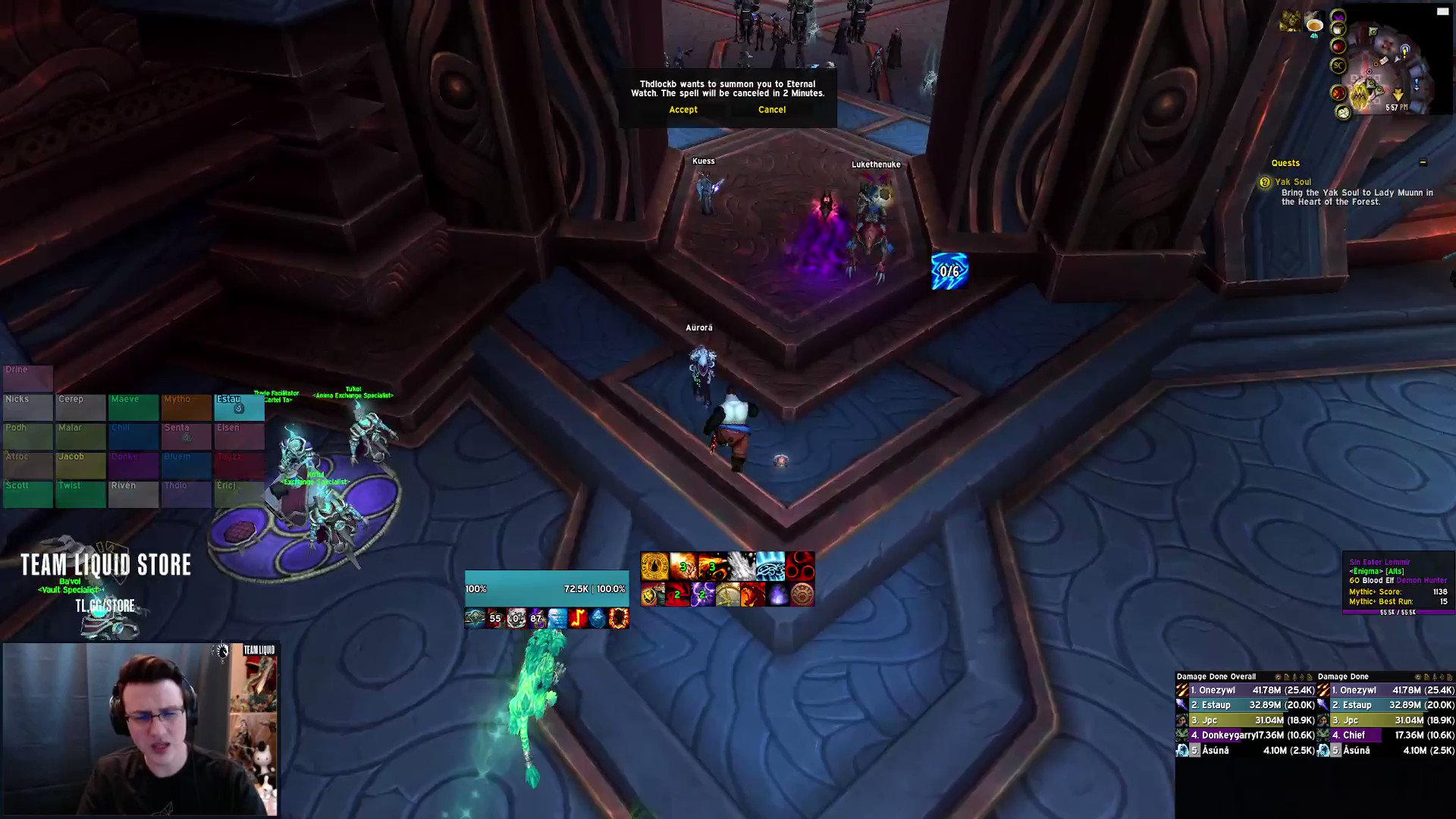This screenshot has width=1456, height=819.
Task: Click the red arrow ability showing 2 charges
Action: (677, 596)
